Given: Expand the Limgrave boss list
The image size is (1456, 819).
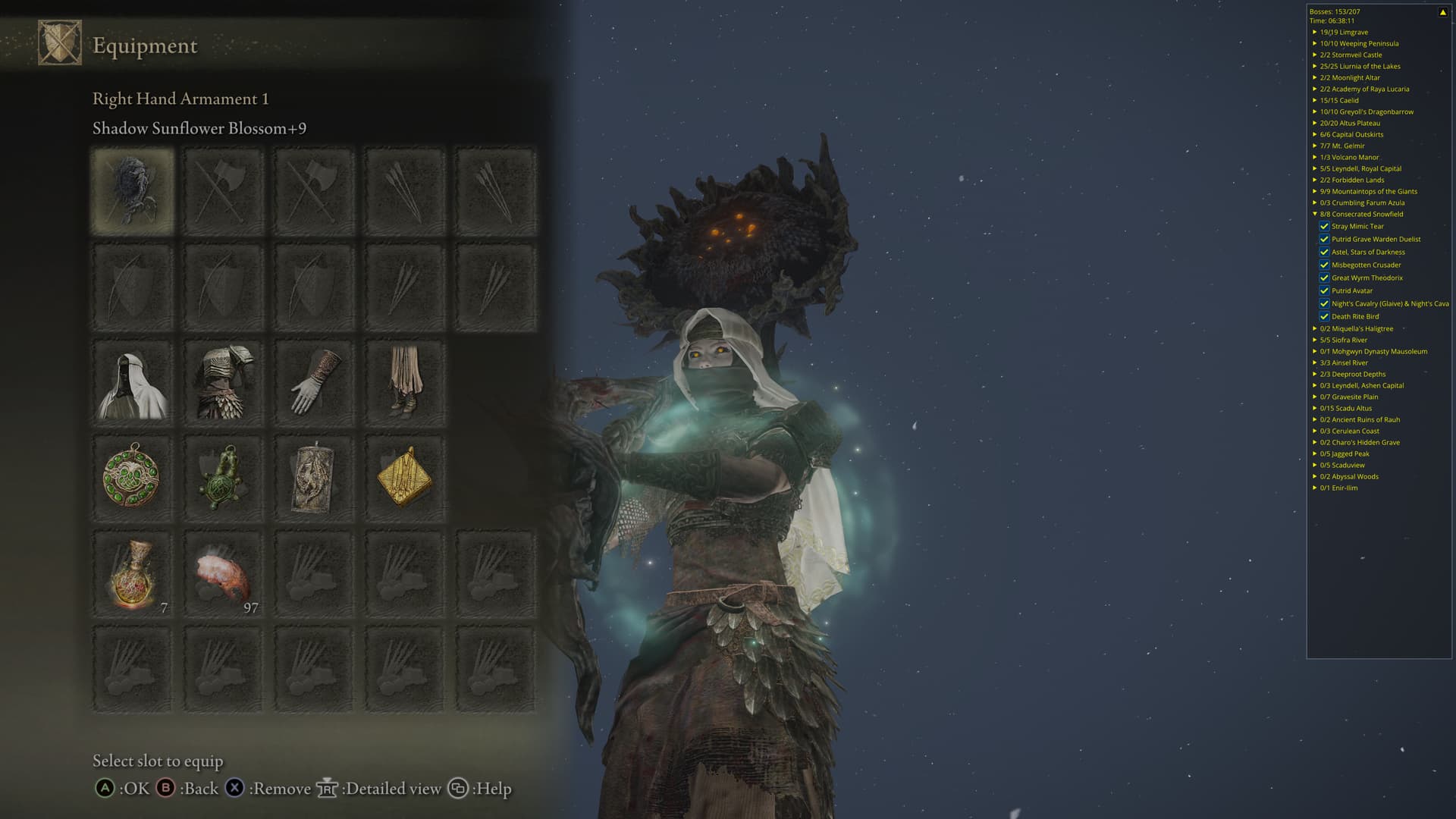Looking at the screenshot, I should click(1315, 32).
